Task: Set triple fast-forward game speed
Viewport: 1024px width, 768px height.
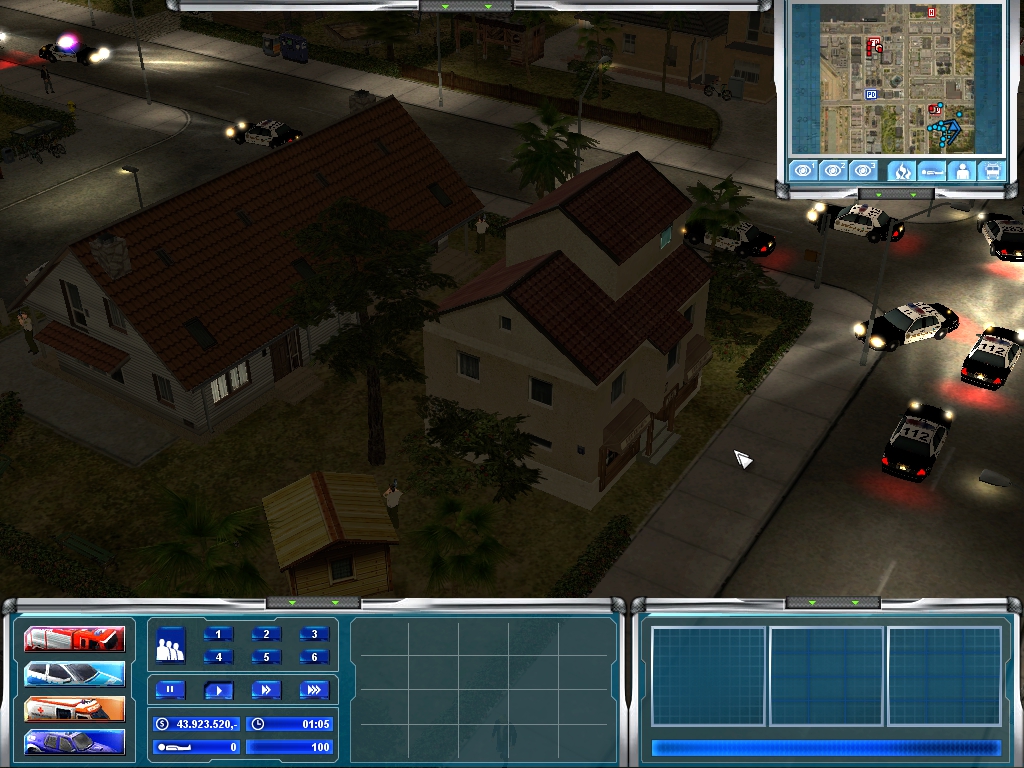Action: pos(314,690)
